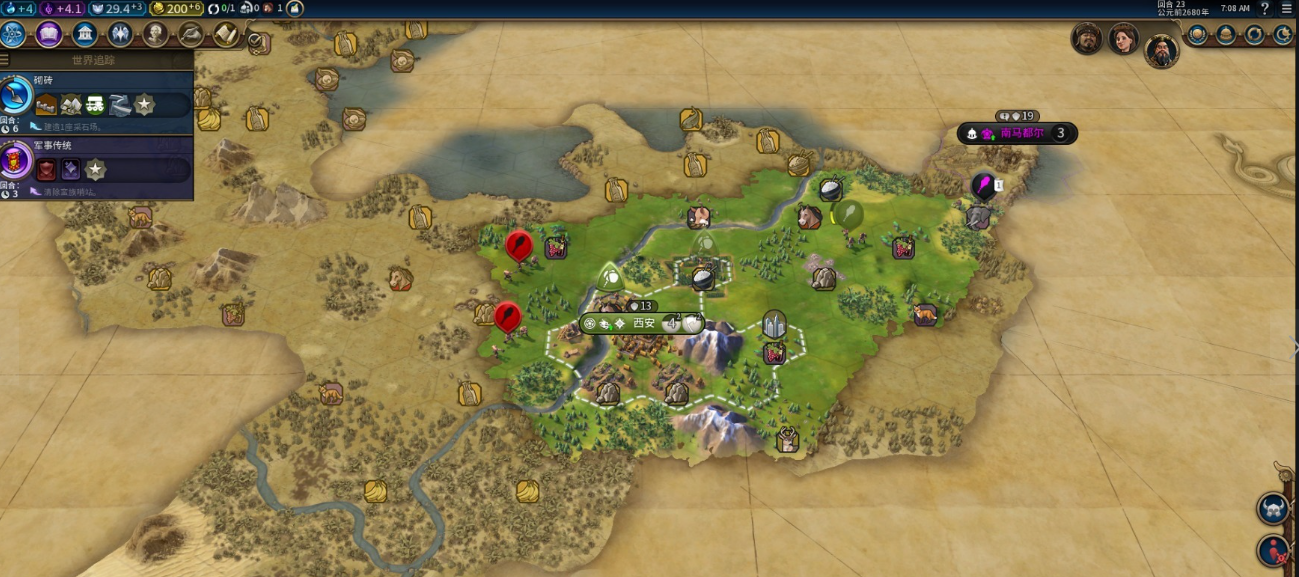Open the city-states bell-dome icon
The image size is (1299, 577).
pyautogui.click(x=1226, y=34)
